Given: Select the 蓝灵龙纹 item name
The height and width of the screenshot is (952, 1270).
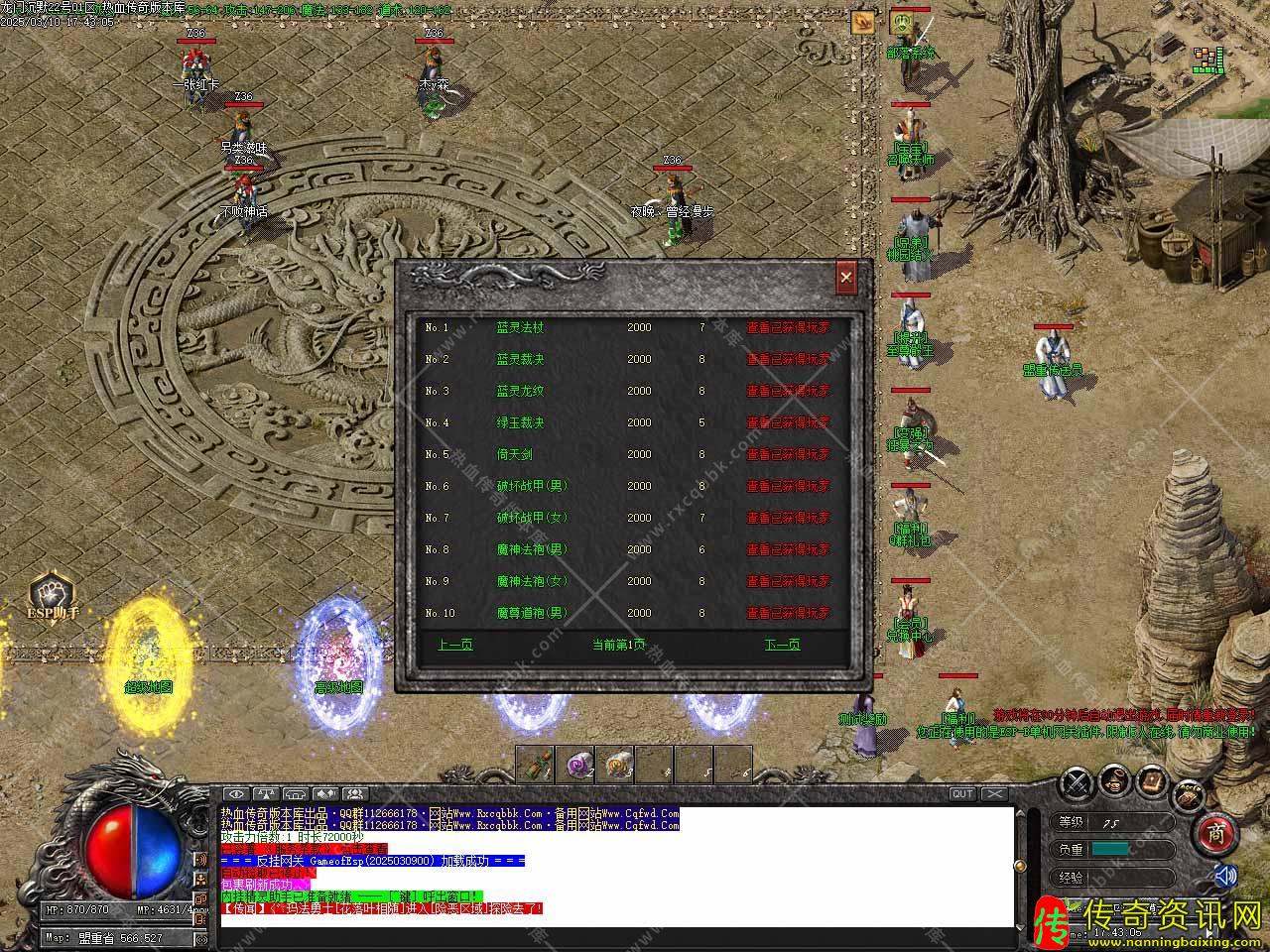Looking at the screenshot, I should 520,391.
